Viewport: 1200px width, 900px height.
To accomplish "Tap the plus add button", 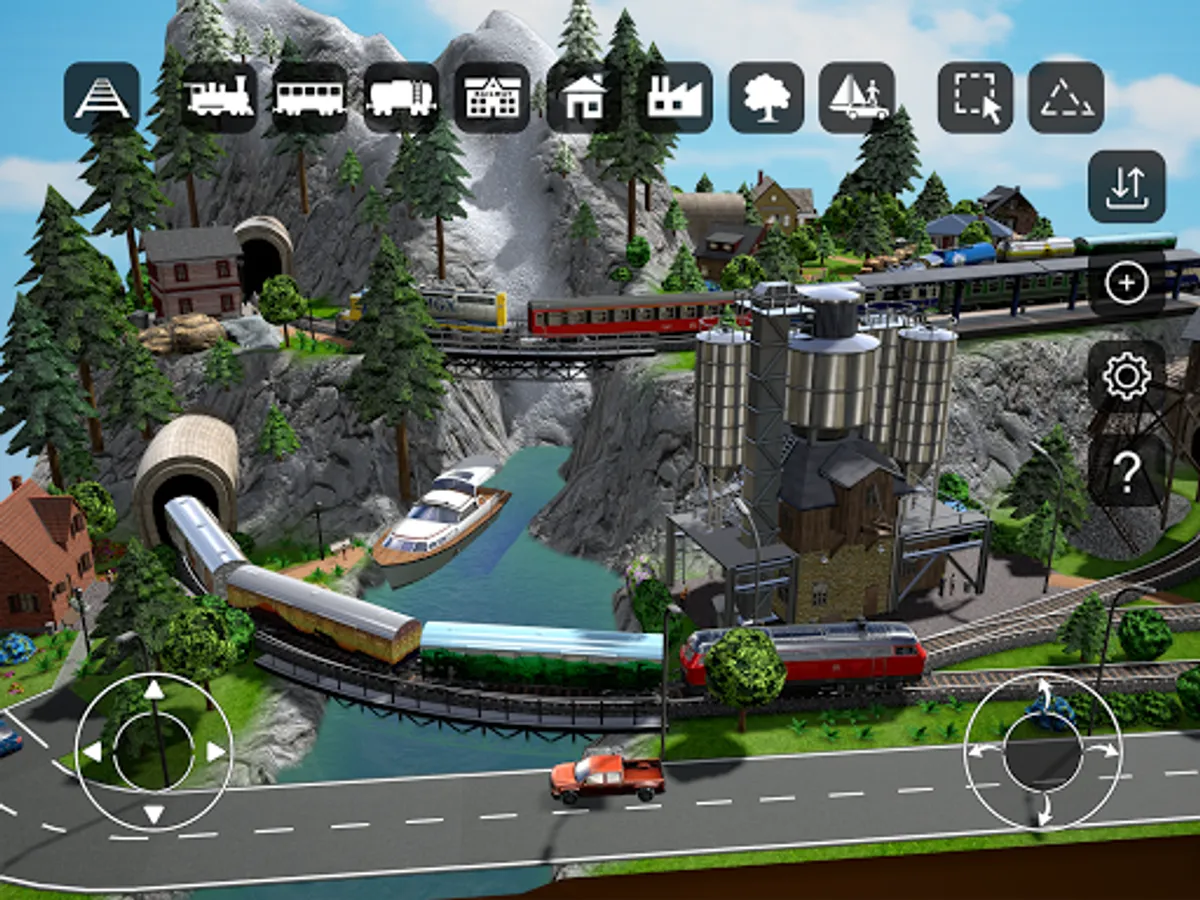I will (x=1127, y=284).
